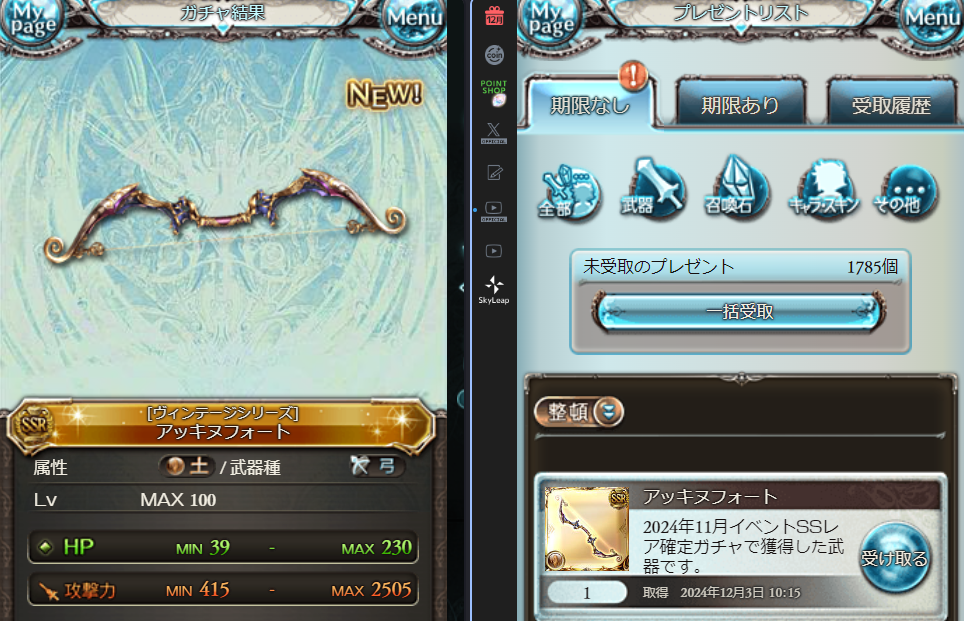Show the 受取履歴 history tab

coord(890,104)
